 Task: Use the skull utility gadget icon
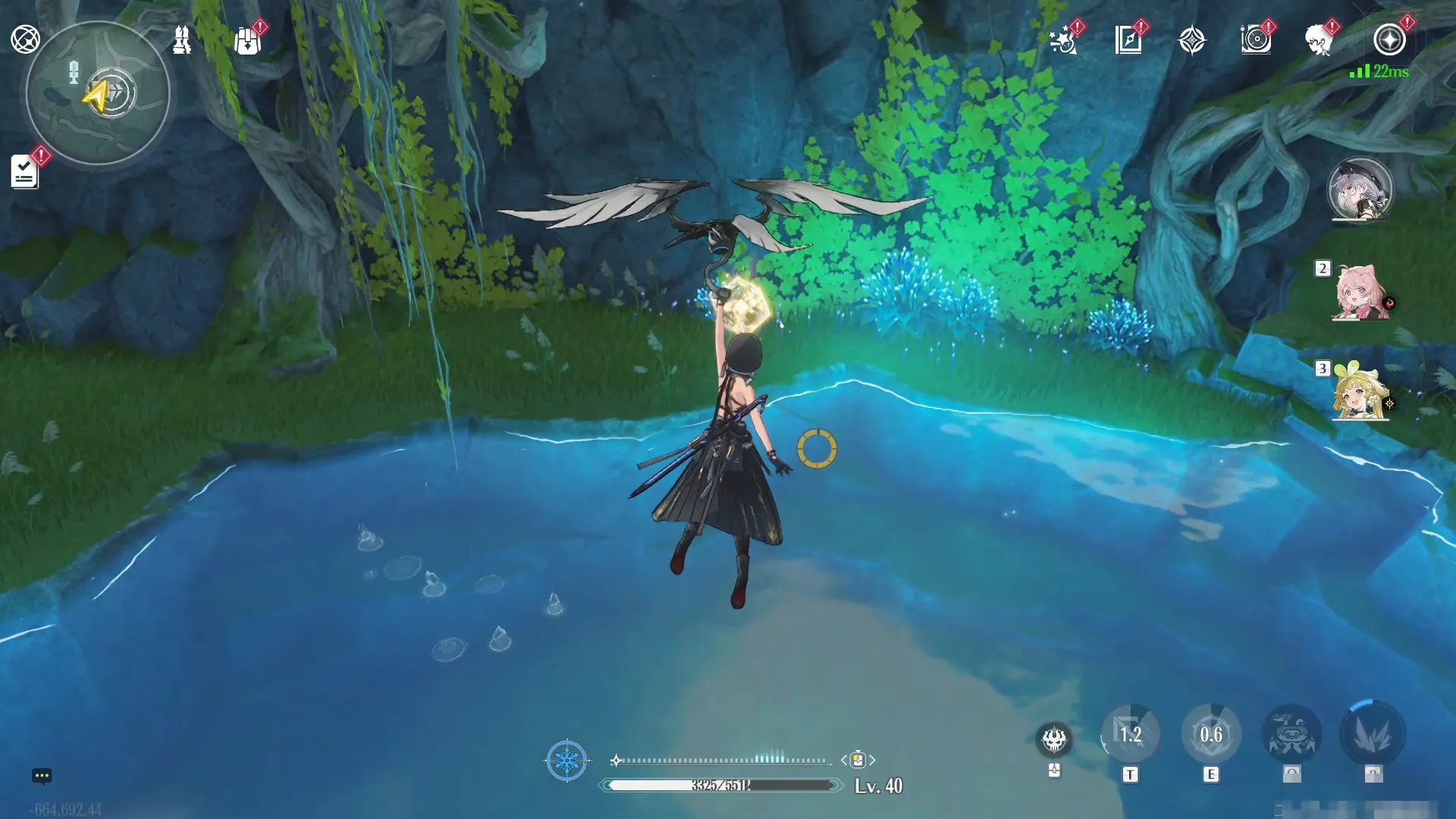(1054, 739)
